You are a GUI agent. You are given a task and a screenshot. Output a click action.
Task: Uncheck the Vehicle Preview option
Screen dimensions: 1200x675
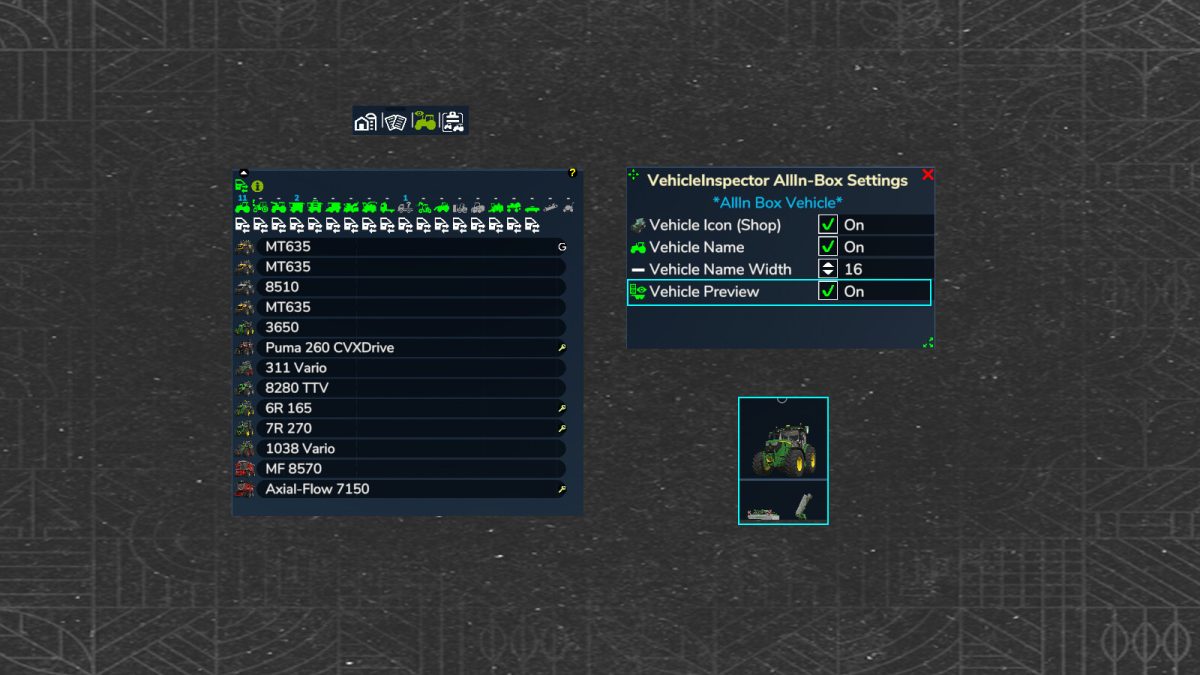coord(827,291)
